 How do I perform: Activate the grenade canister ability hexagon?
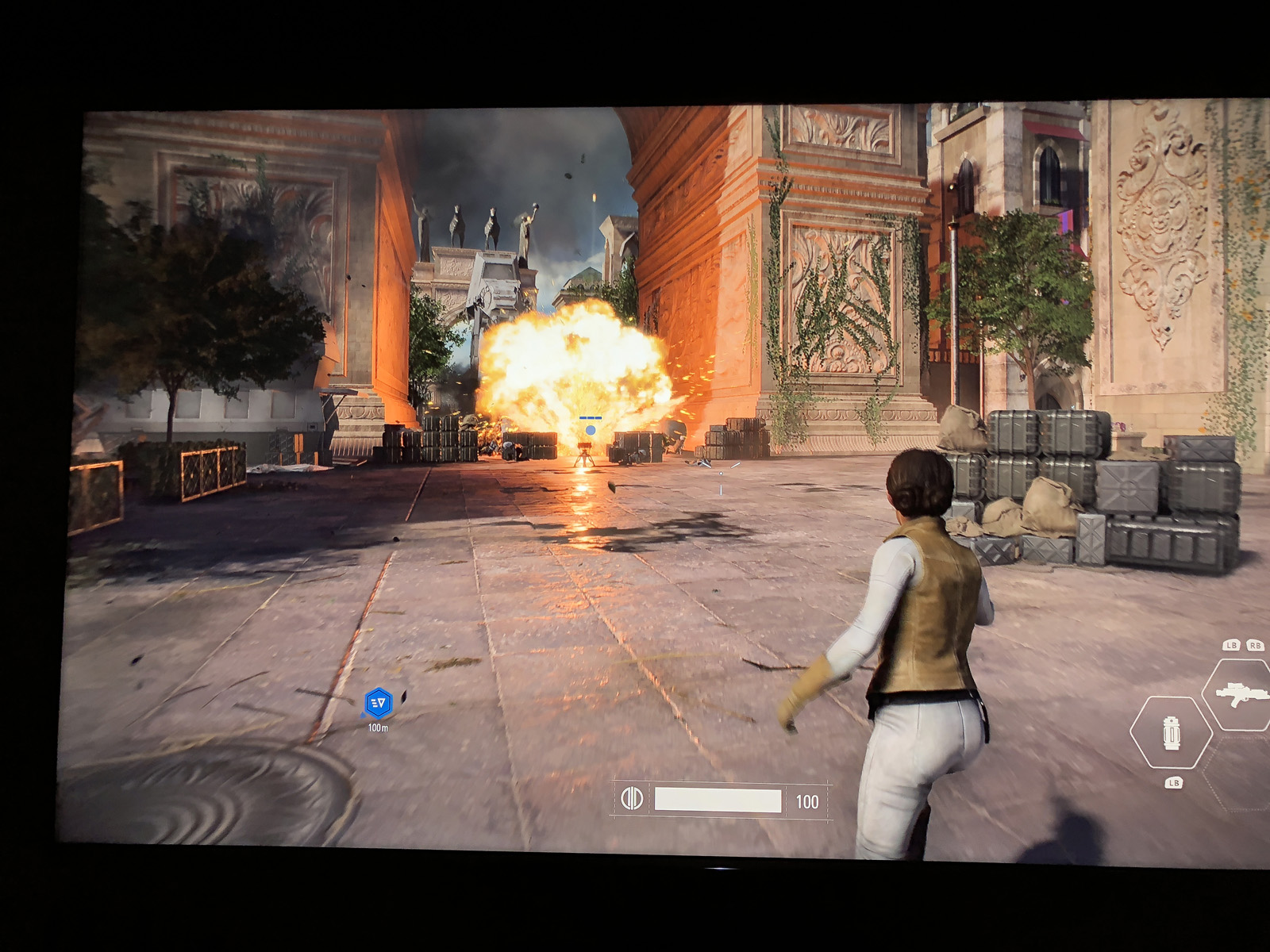click(x=1172, y=733)
